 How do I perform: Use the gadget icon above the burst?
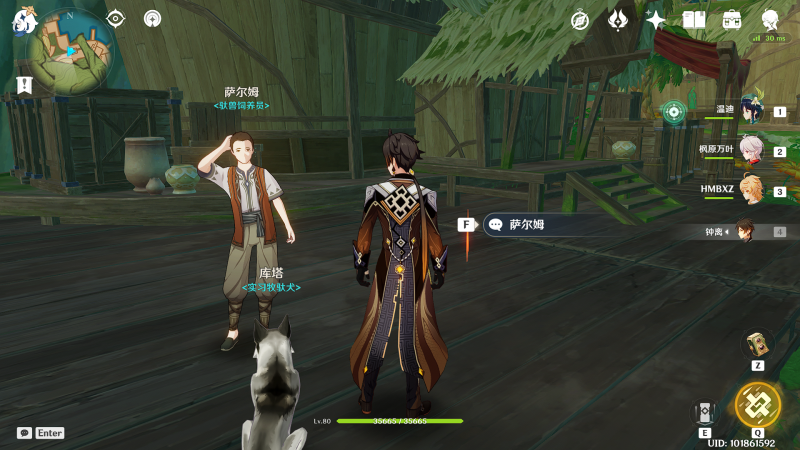757,345
